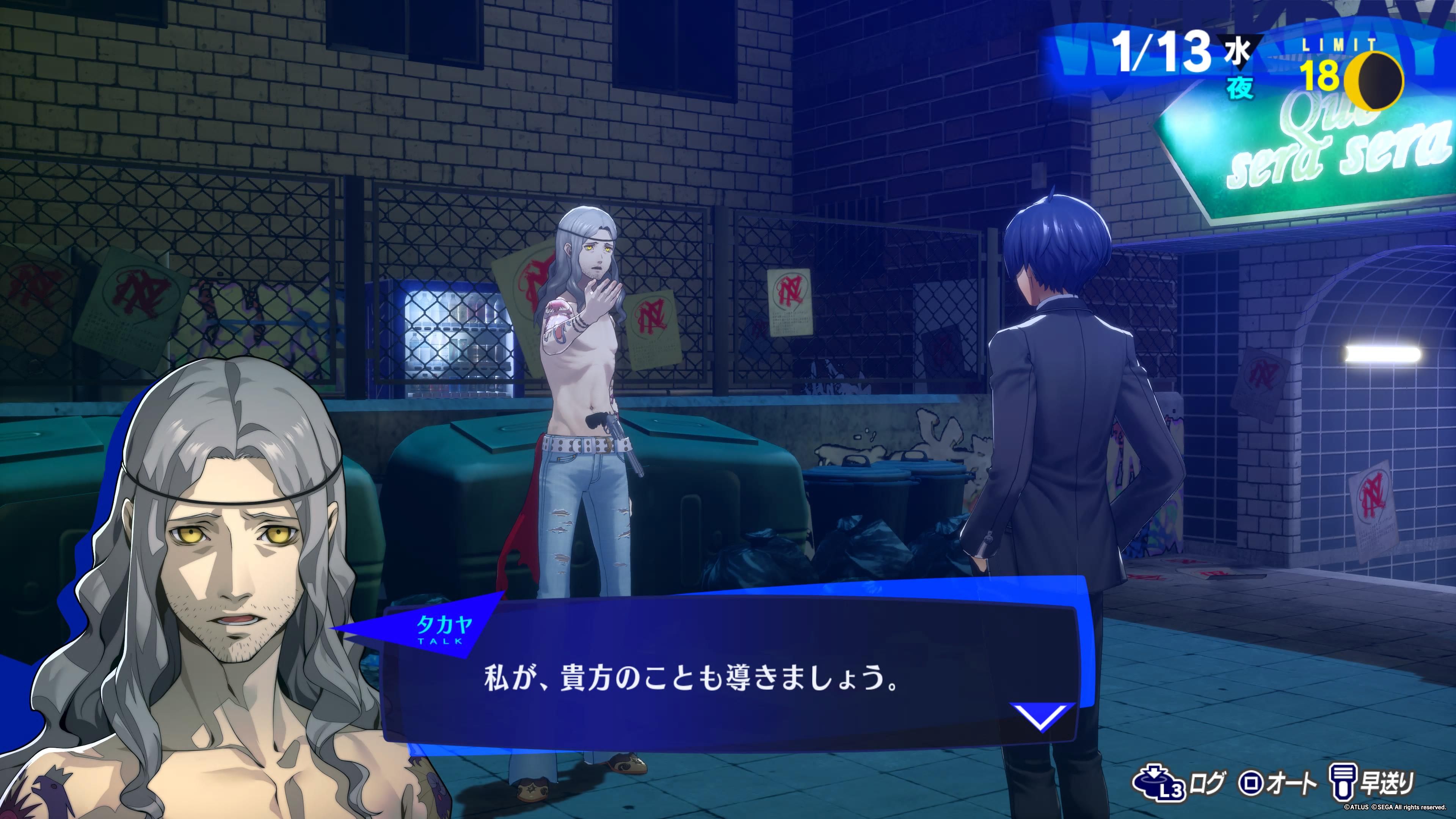Advance dialogue with the white down arrow
This screenshot has height=819, width=1456.
coord(1041,717)
